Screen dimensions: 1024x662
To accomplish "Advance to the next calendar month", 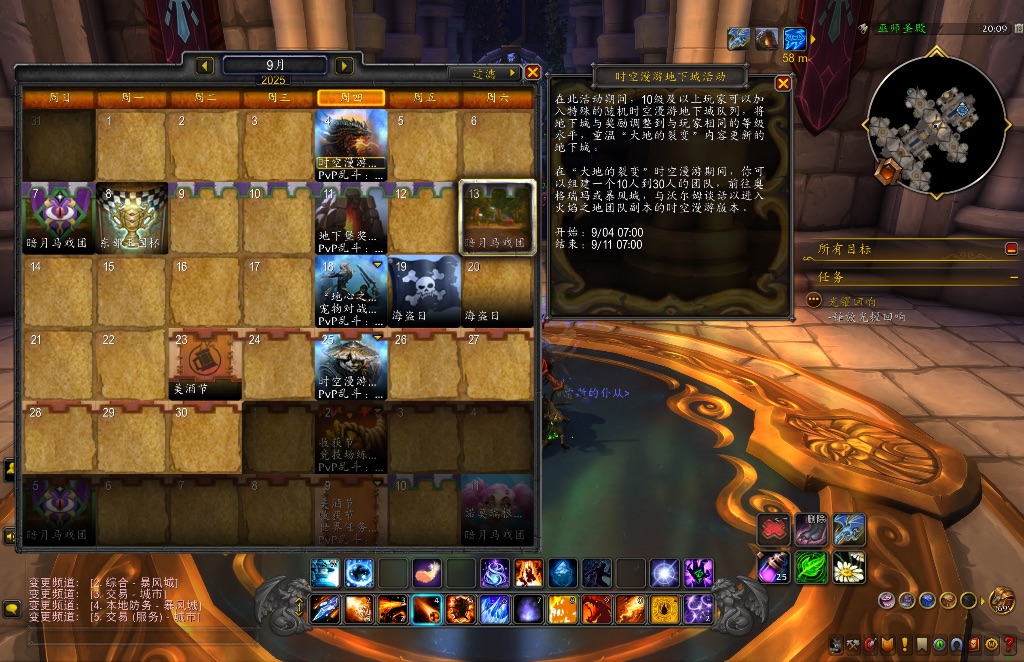I will pyautogui.click(x=344, y=66).
